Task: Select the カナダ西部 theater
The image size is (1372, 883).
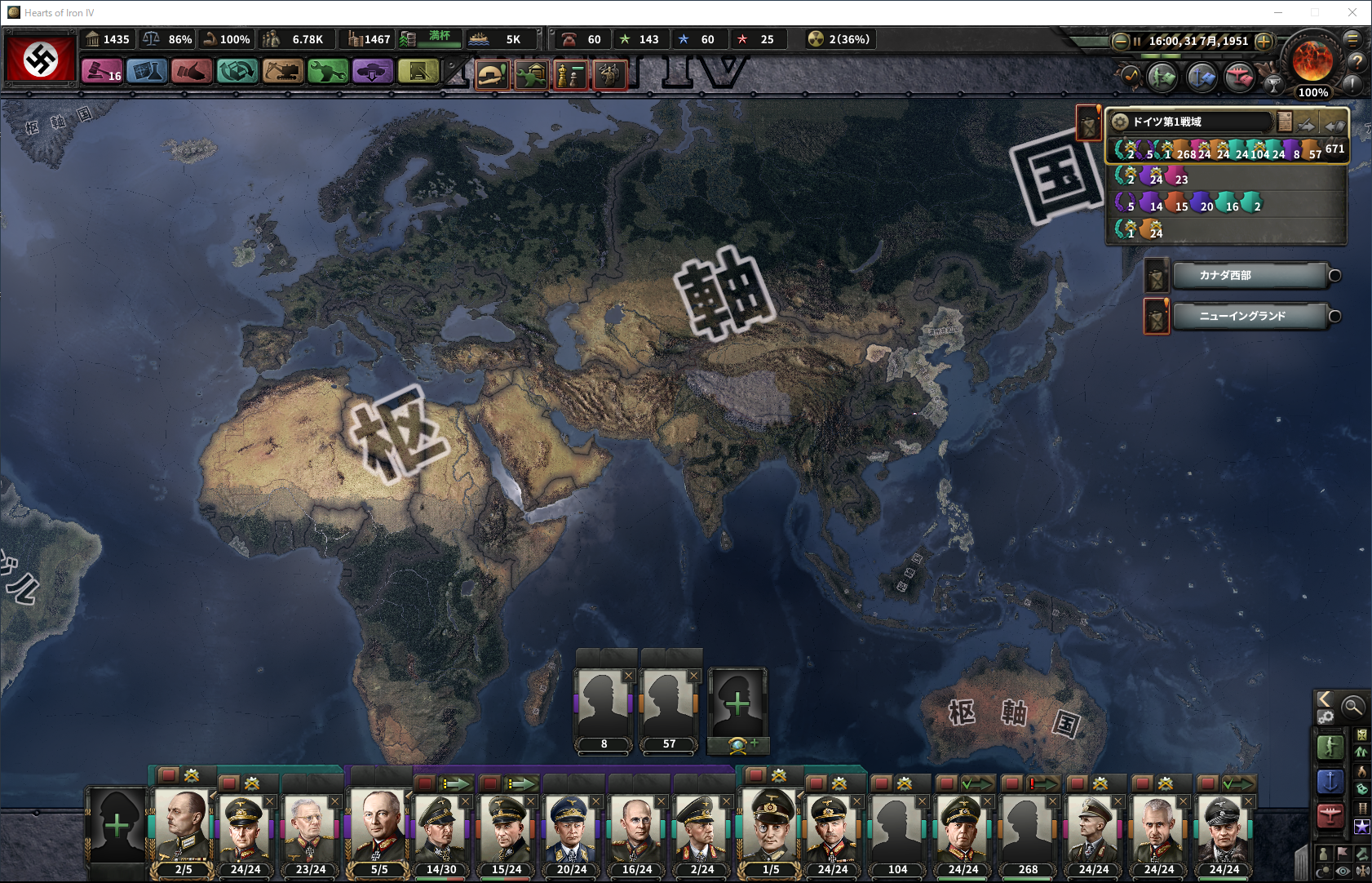Action: [x=1250, y=276]
